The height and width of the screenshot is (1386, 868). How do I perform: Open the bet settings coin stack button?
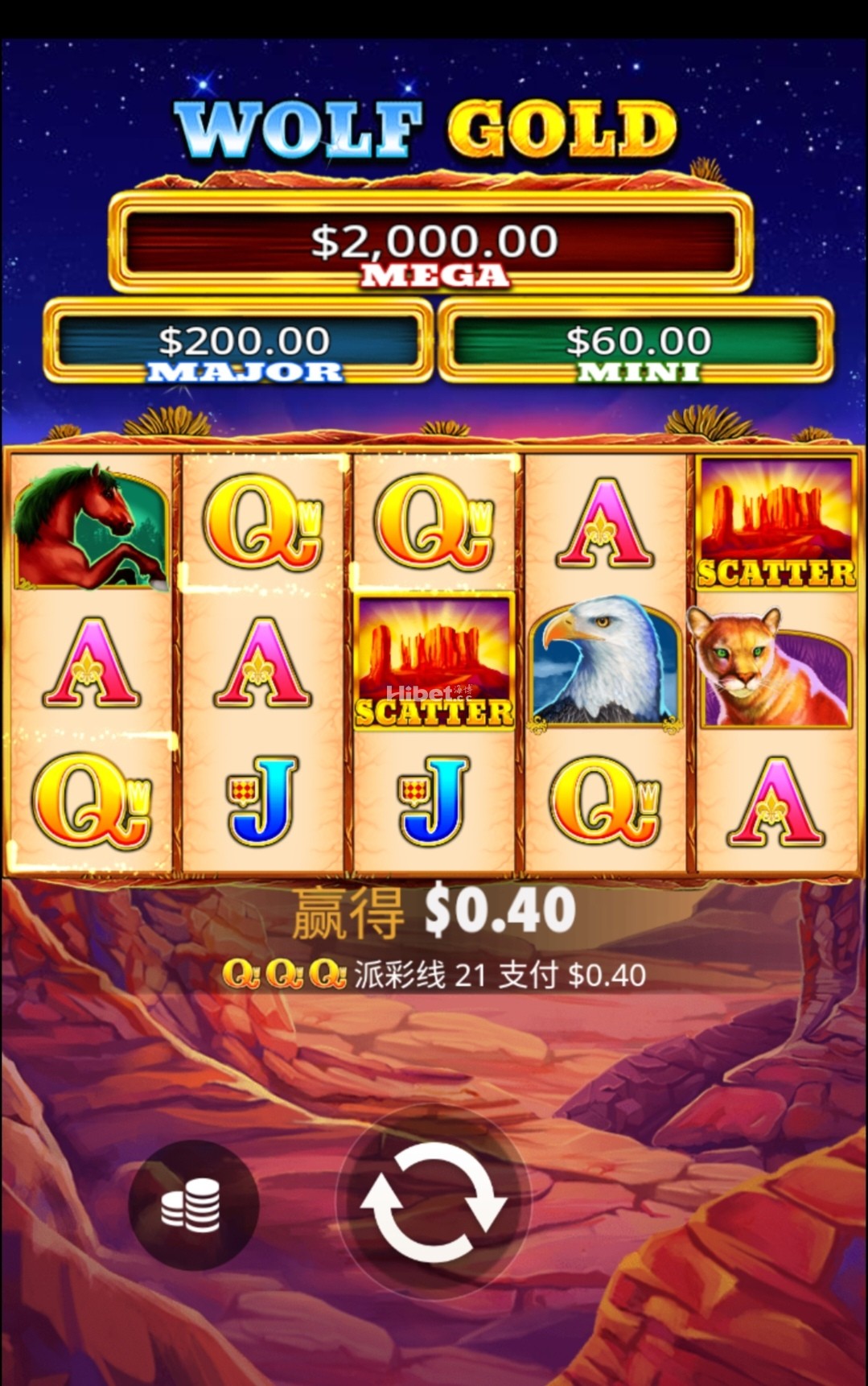pos(193,1204)
